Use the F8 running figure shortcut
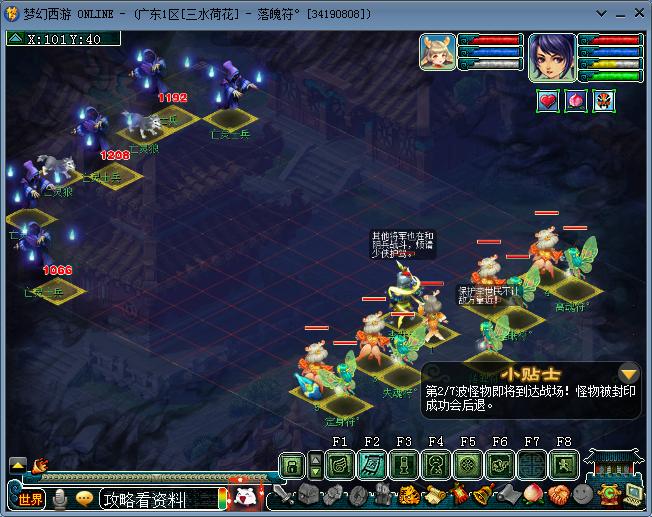This screenshot has height=517, width=652. coord(563,465)
